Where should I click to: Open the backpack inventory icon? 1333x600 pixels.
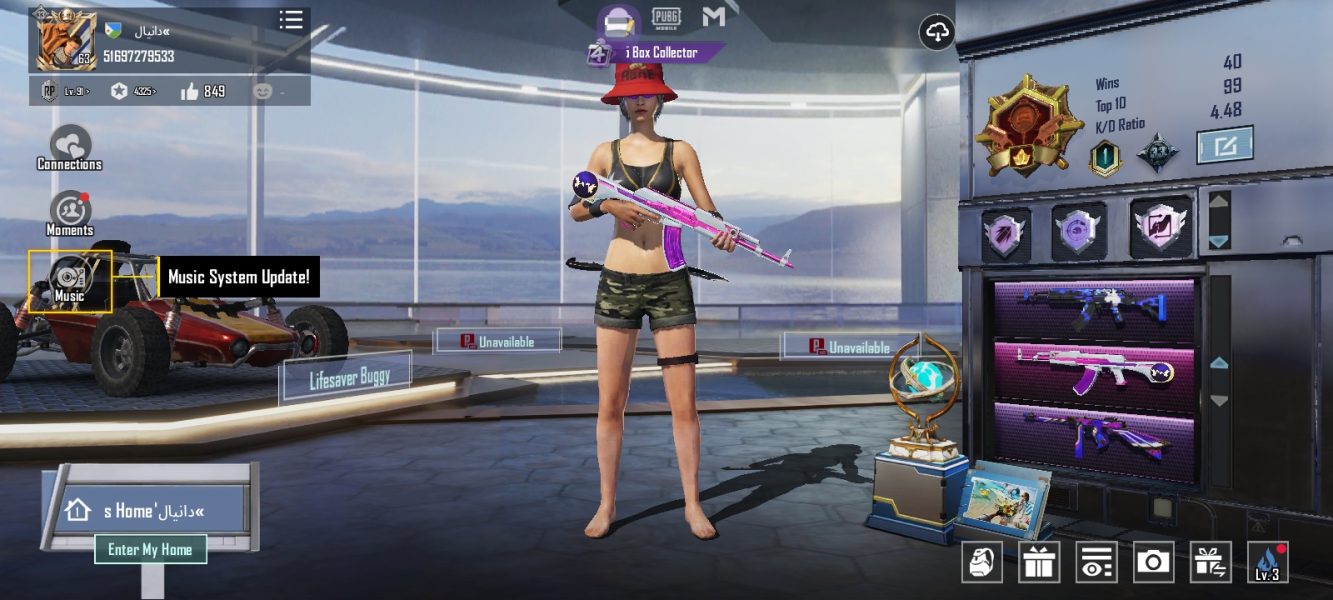point(982,562)
